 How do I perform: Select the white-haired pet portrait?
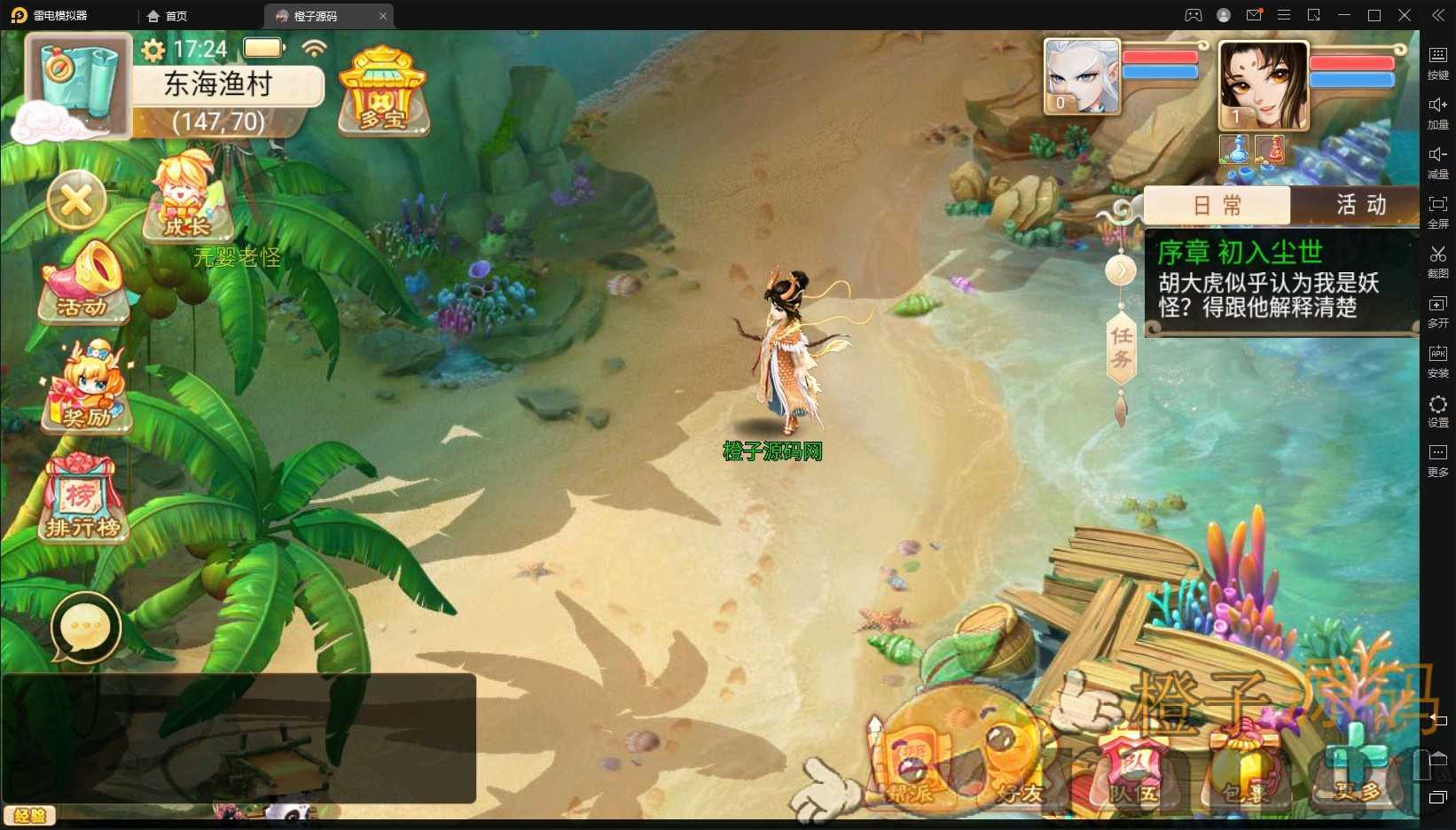pyautogui.click(x=1081, y=77)
